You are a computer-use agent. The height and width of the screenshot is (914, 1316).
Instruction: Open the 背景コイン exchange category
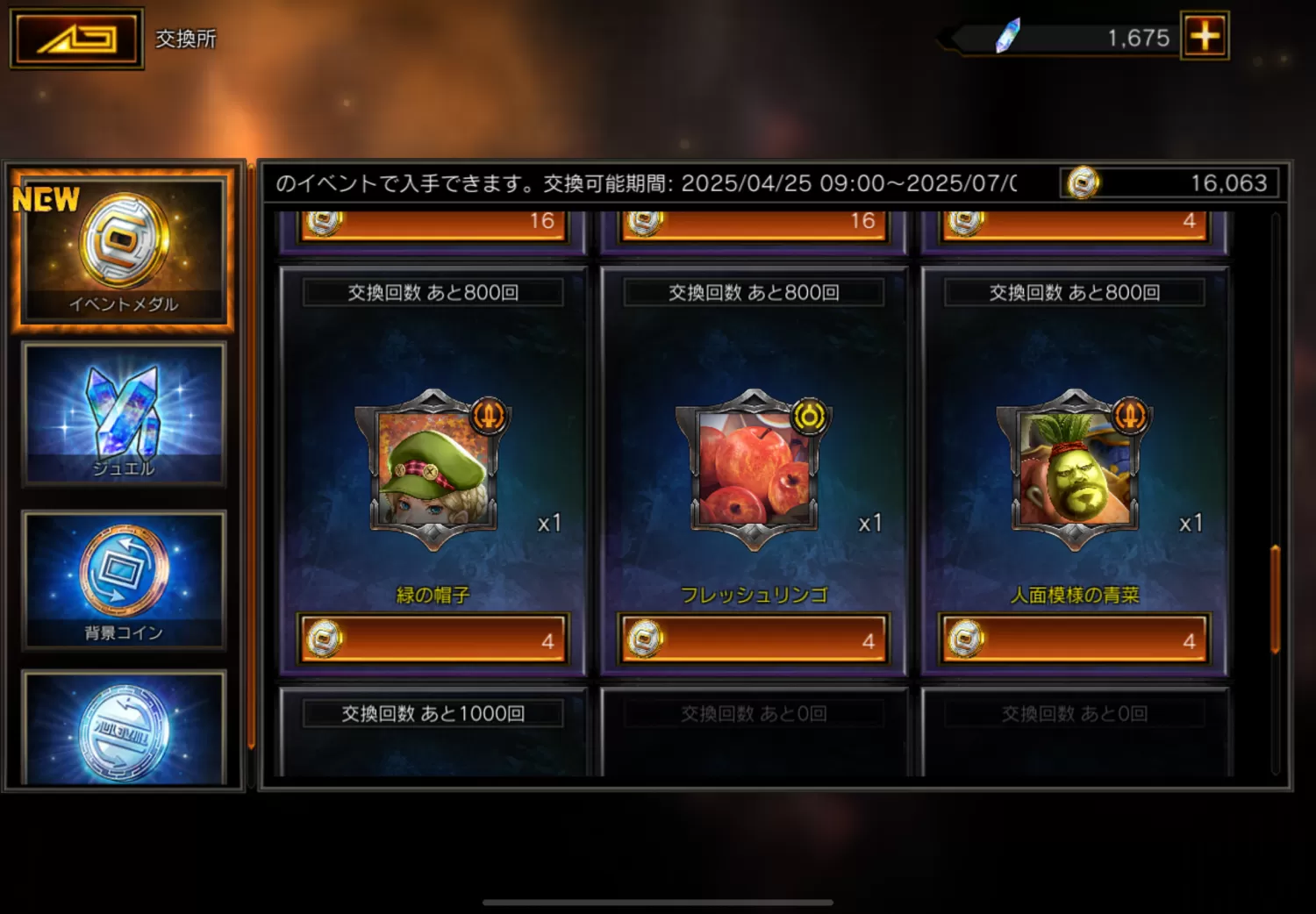tap(123, 580)
